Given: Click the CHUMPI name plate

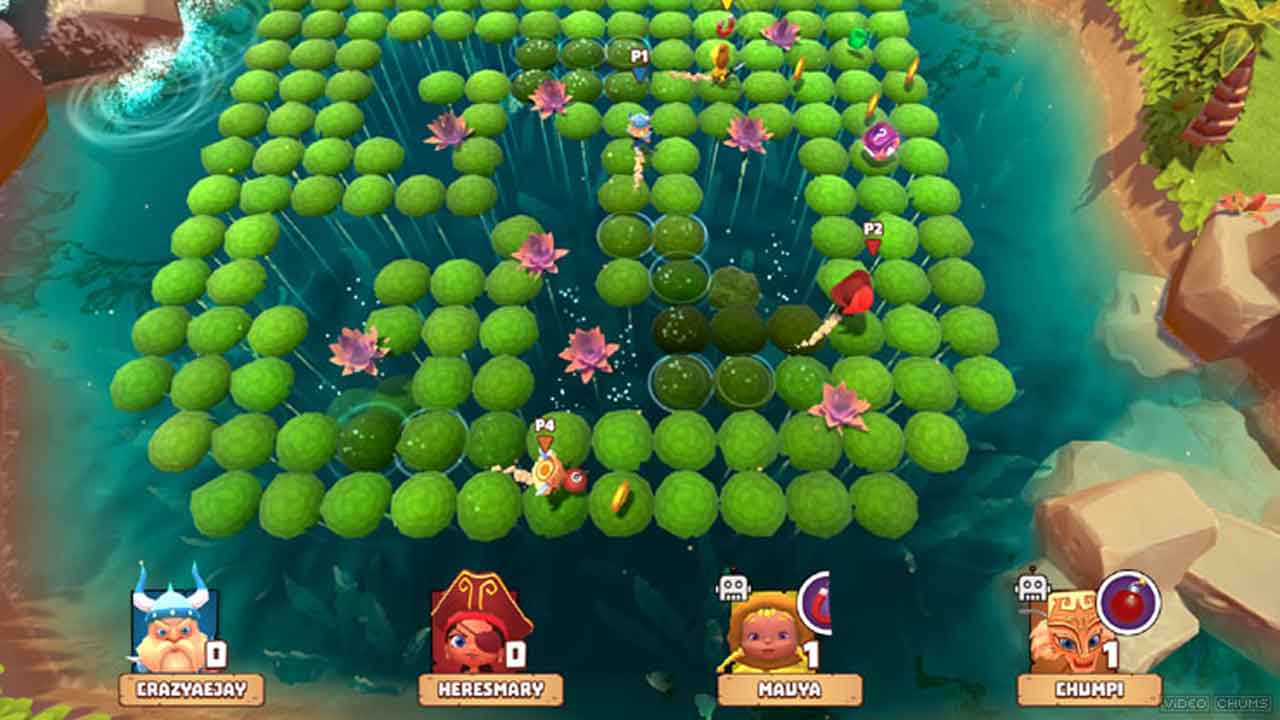Looking at the screenshot, I should coord(1089,689).
